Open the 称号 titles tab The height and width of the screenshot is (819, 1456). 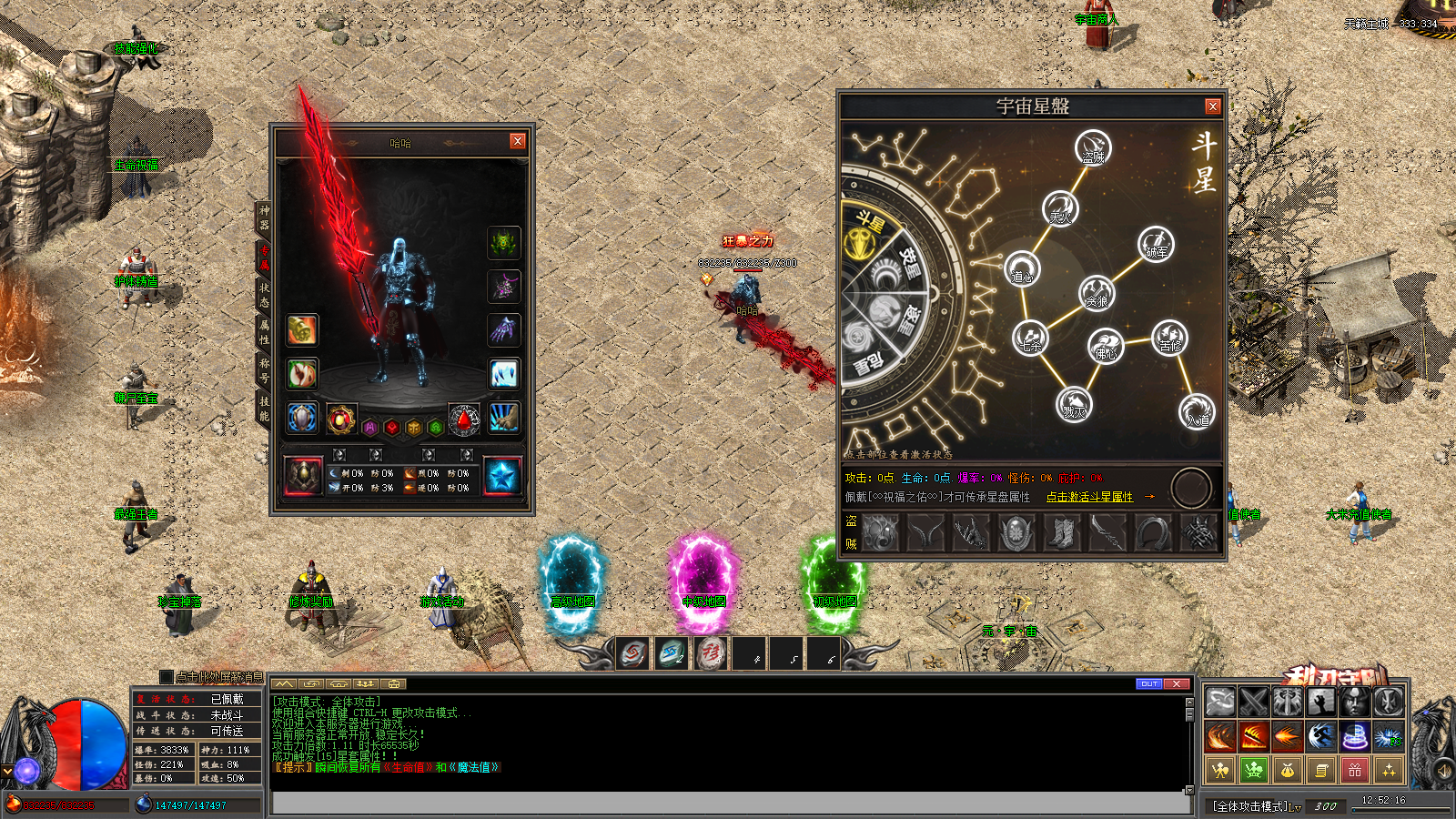point(264,369)
